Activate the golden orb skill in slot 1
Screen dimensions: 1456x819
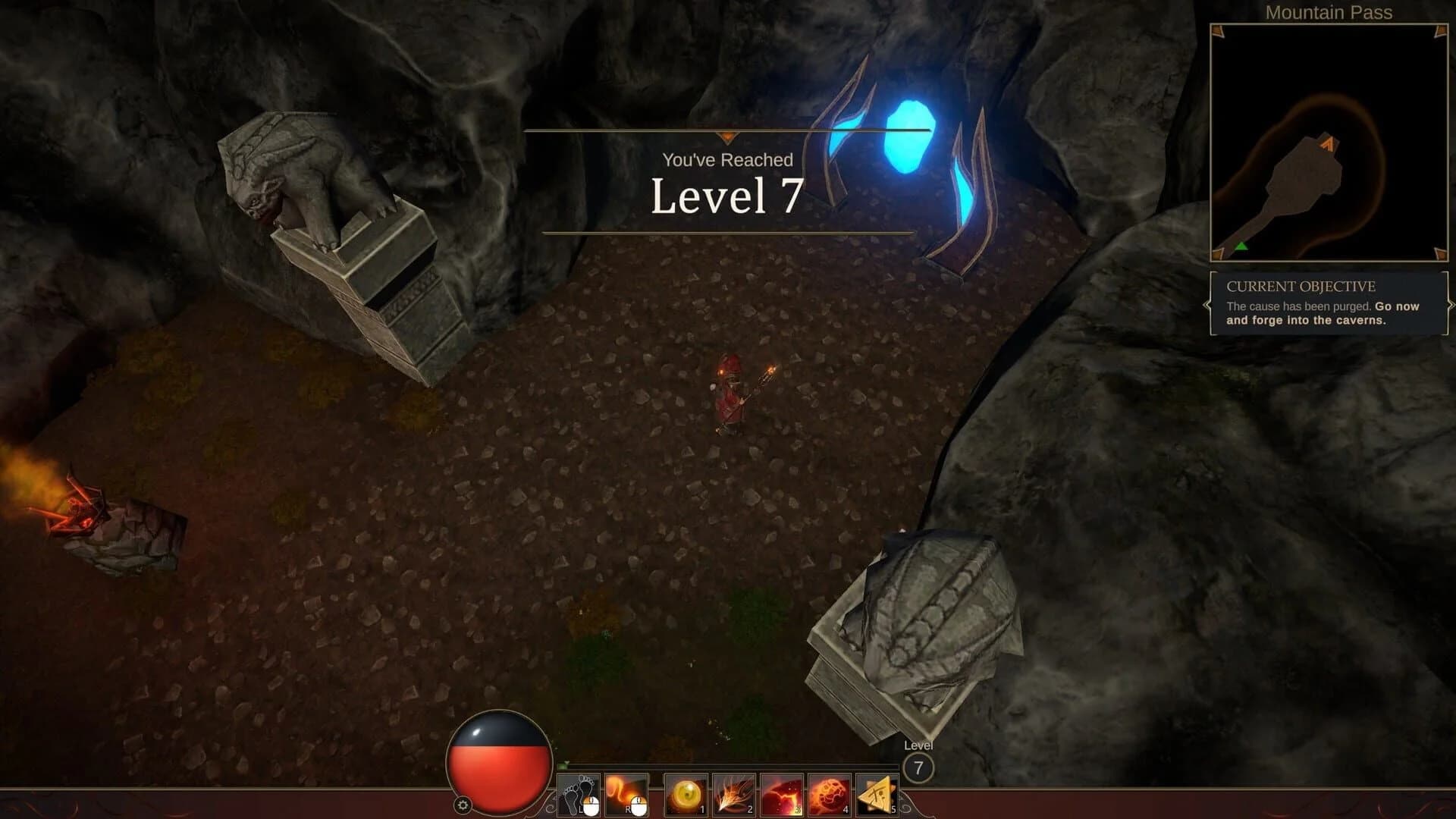pyautogui.click(x=686, y=795)
